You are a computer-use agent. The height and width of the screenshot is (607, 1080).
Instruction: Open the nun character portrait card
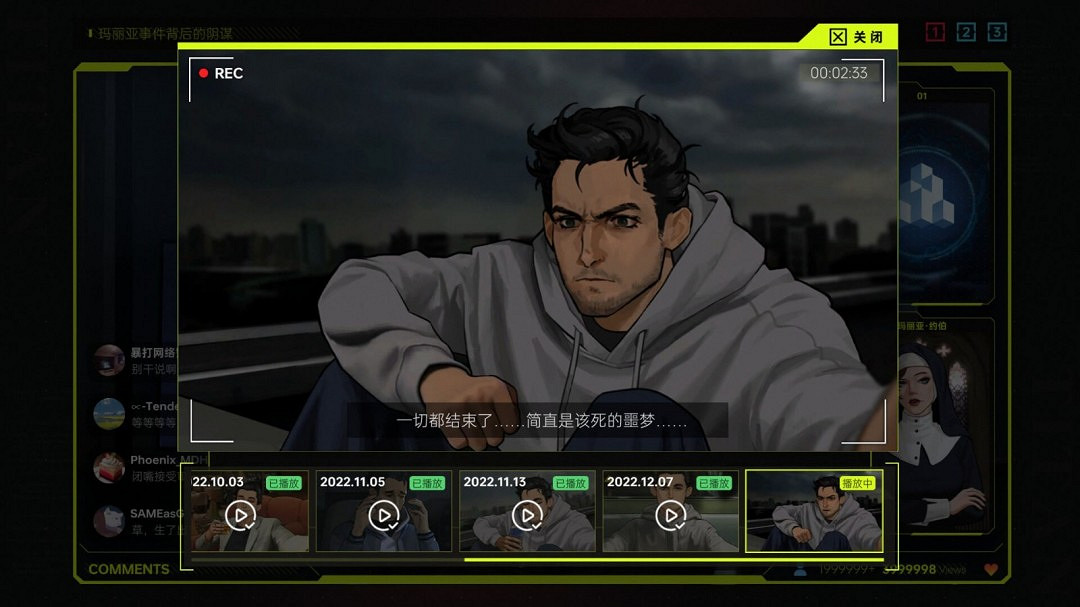[945, 430]
